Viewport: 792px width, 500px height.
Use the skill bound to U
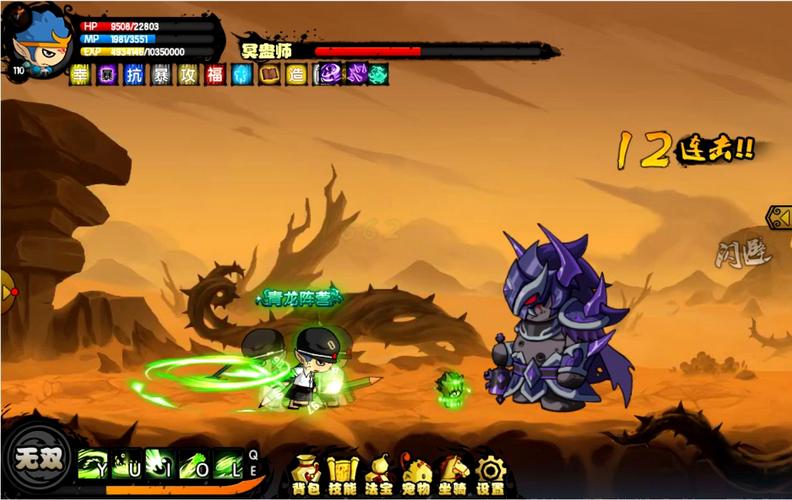pyautogui.click(x=127, y=465)
